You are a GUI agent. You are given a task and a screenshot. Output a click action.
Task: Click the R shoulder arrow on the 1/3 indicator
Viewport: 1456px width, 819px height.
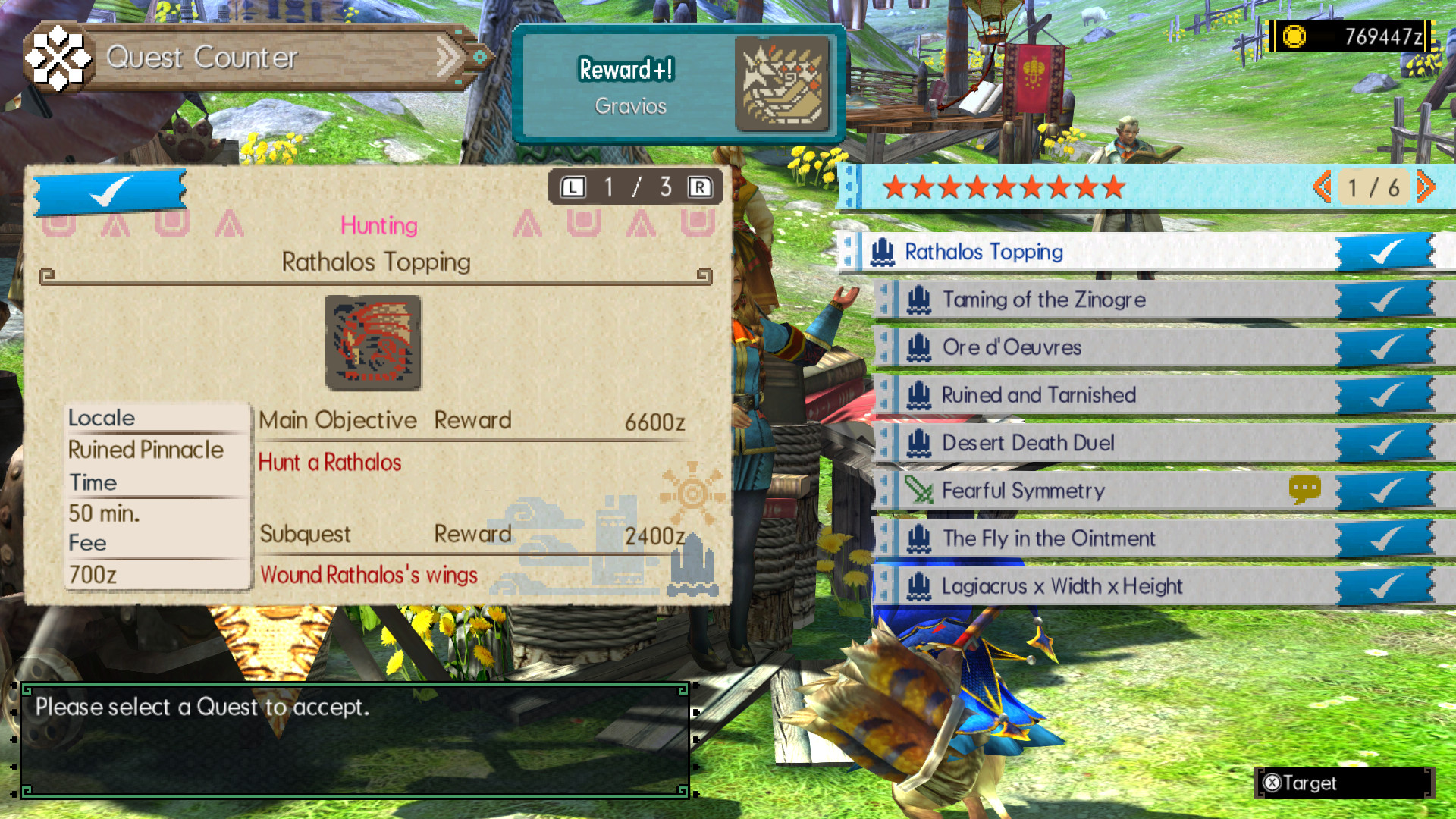[x=701, y=187]
